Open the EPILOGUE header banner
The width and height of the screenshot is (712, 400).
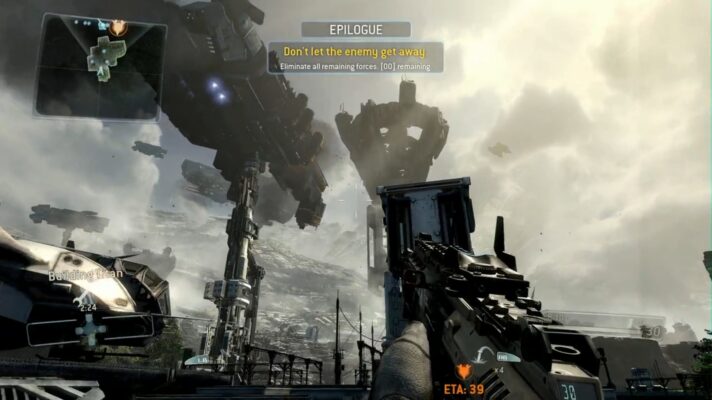tap(355, 29)
